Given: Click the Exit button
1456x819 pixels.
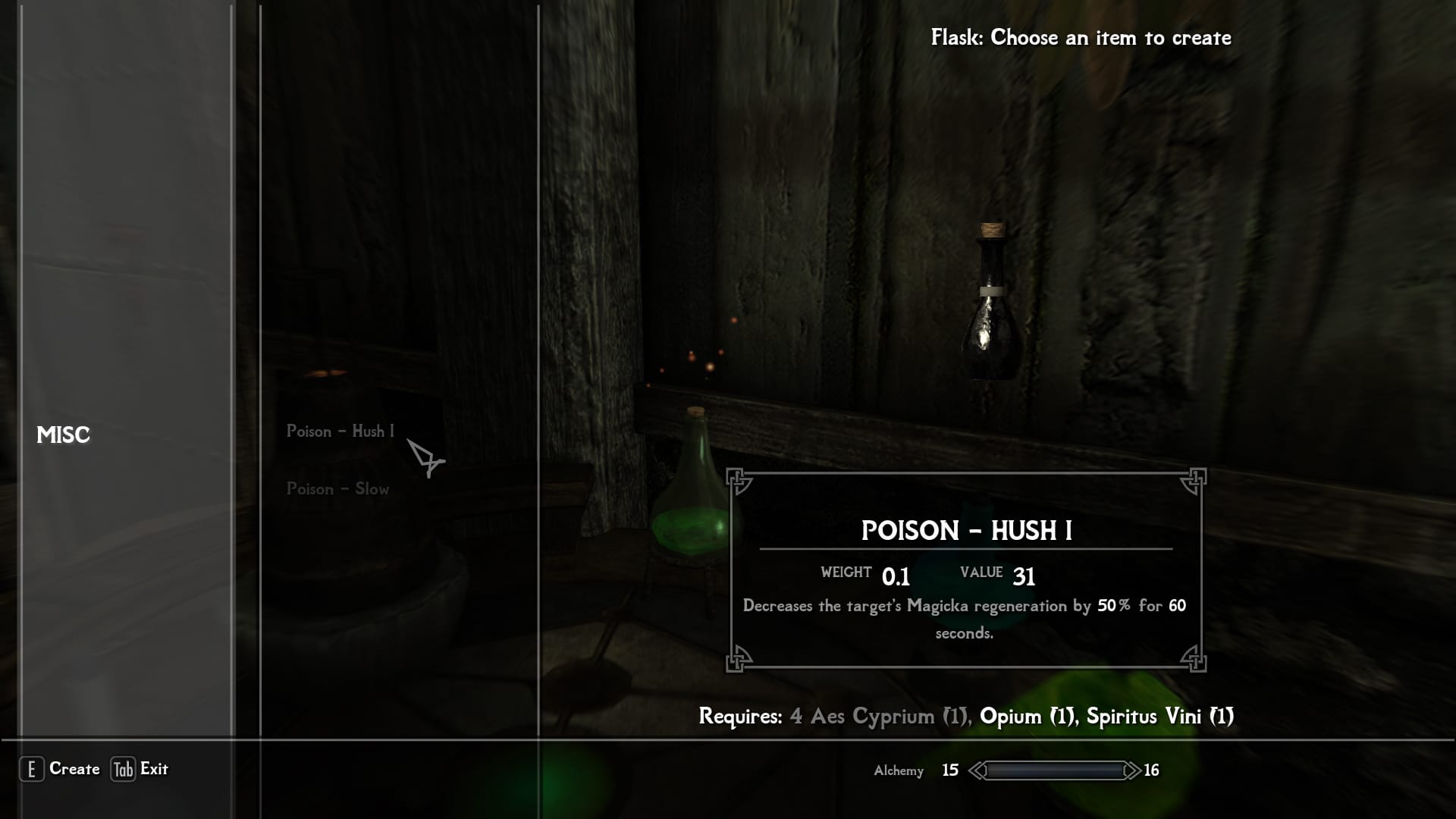Looking at the screenshot, I should pos(141,769).
